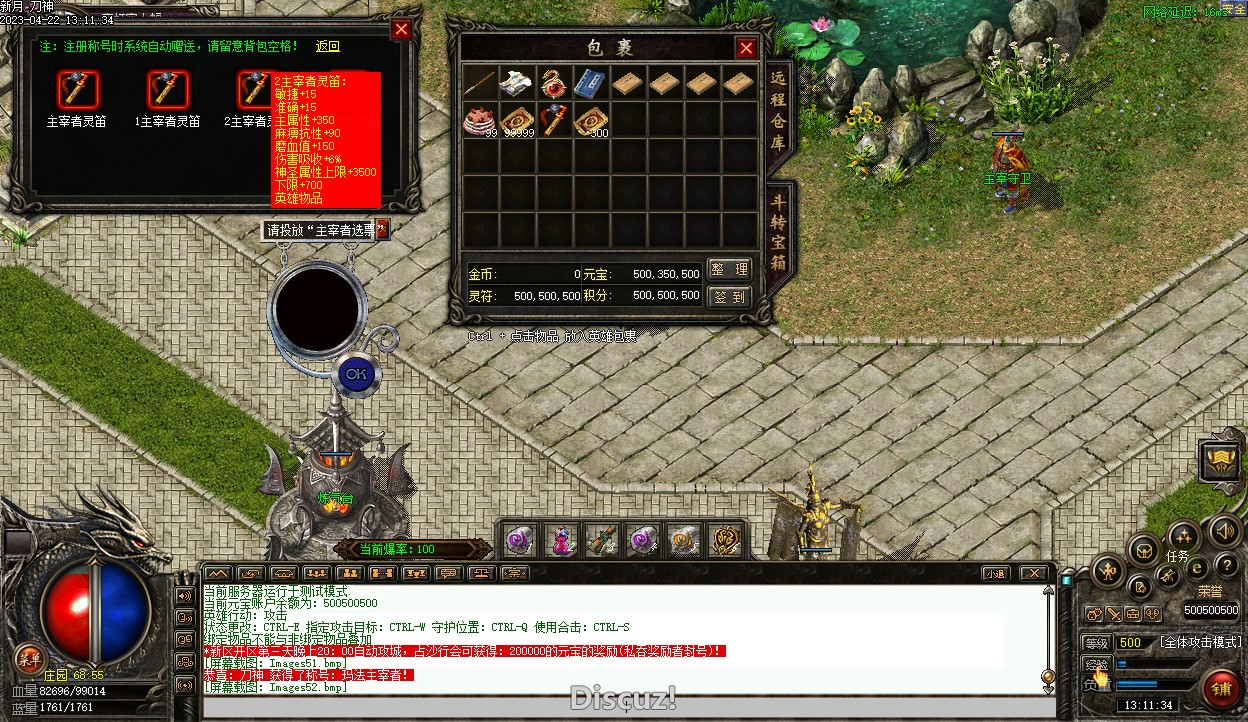Image resolution: width=1248 pixels, height=722 pixels.
Task: Select the blue book item in the bag
Action: pyautogui.click(x=589, y=82)
